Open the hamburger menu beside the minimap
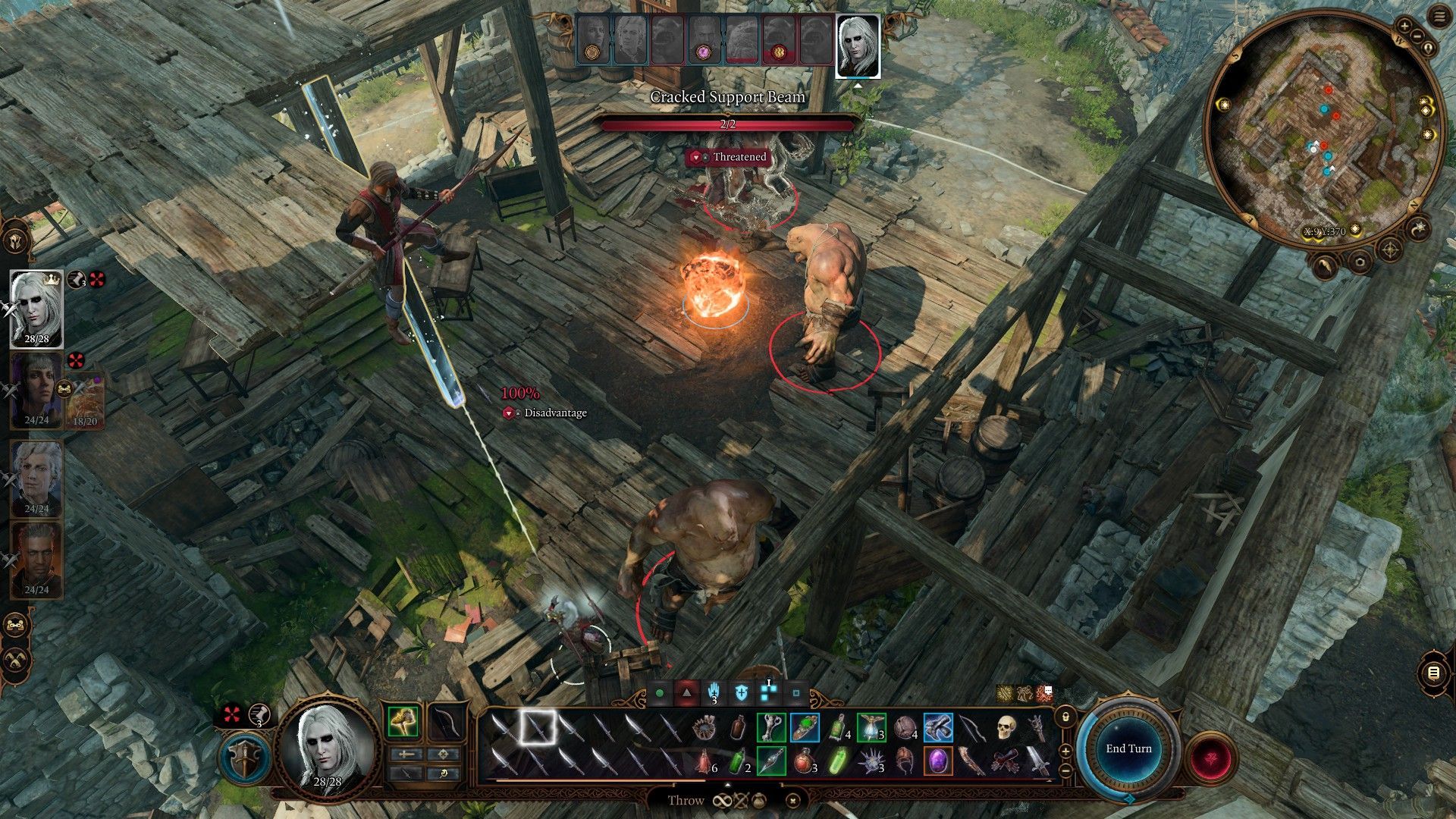Viewport: 1456px width, 819px height. click(x=1439, y=17)
